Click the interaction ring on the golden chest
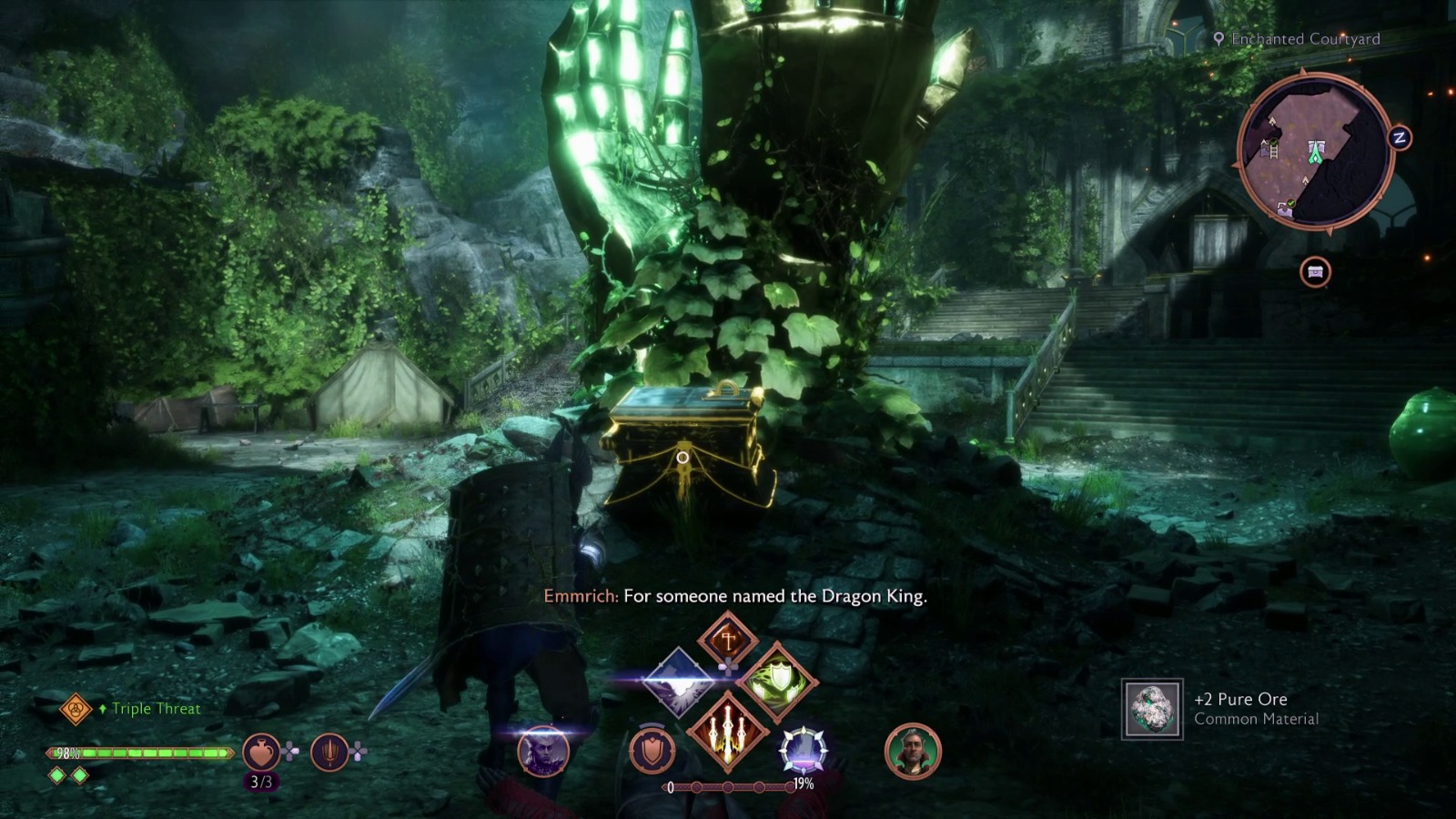 (x=681, y=456)
